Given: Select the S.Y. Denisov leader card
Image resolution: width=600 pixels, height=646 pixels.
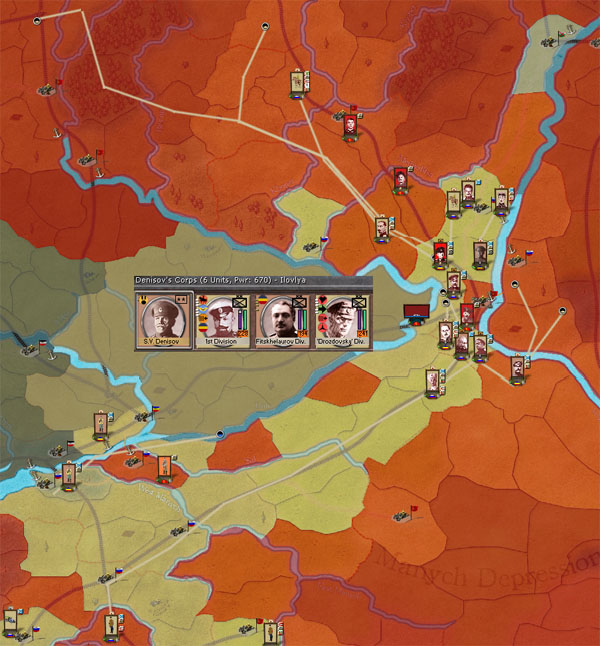Looking at the screenshot, I should pyautogui.click(x=164, y=320).
